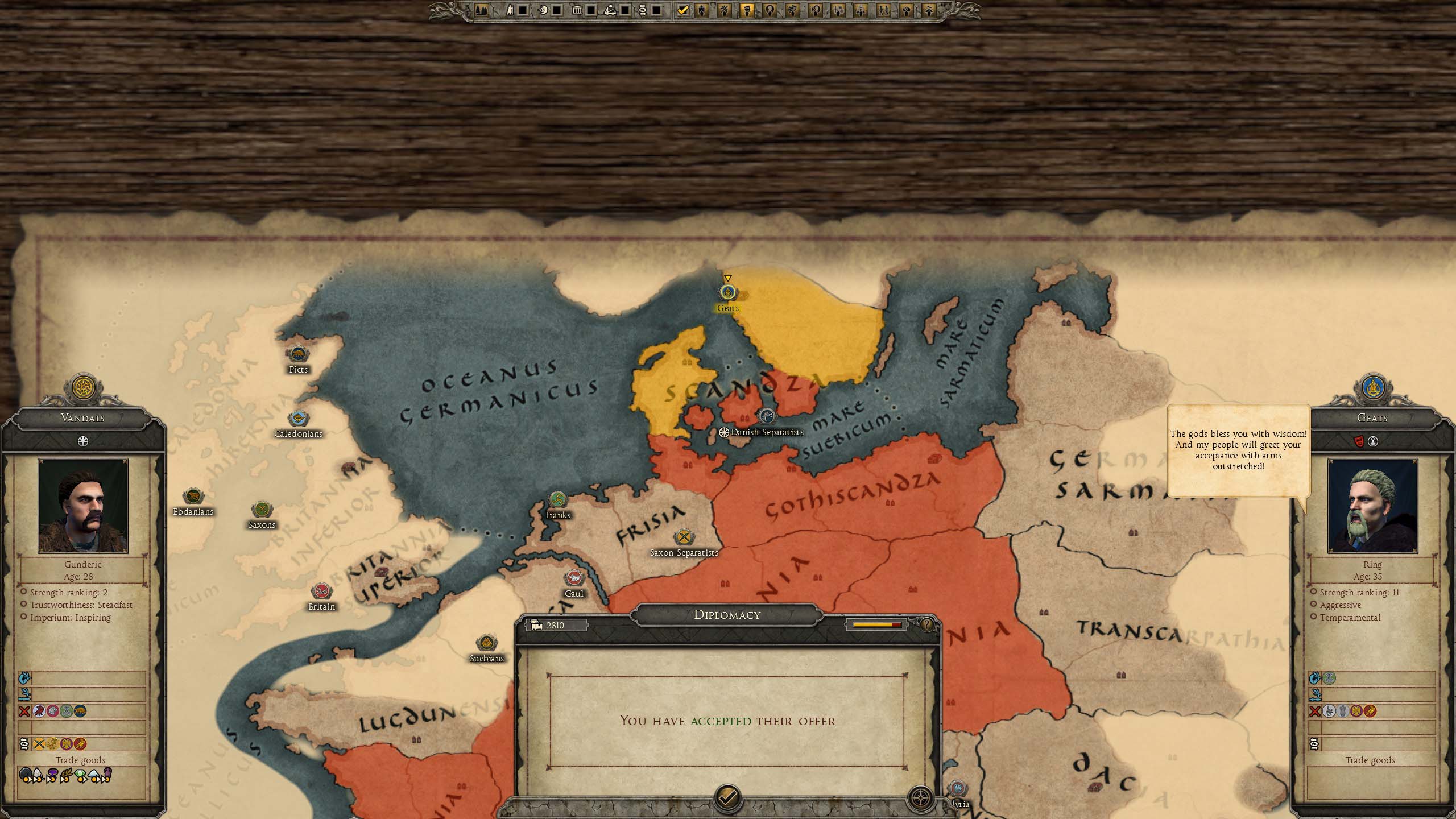Toggle the yellow checkmark filter in the toolbar
The width and height of the screenshot is (1456, 819).
pyautogui.click(x=682, y=10)
